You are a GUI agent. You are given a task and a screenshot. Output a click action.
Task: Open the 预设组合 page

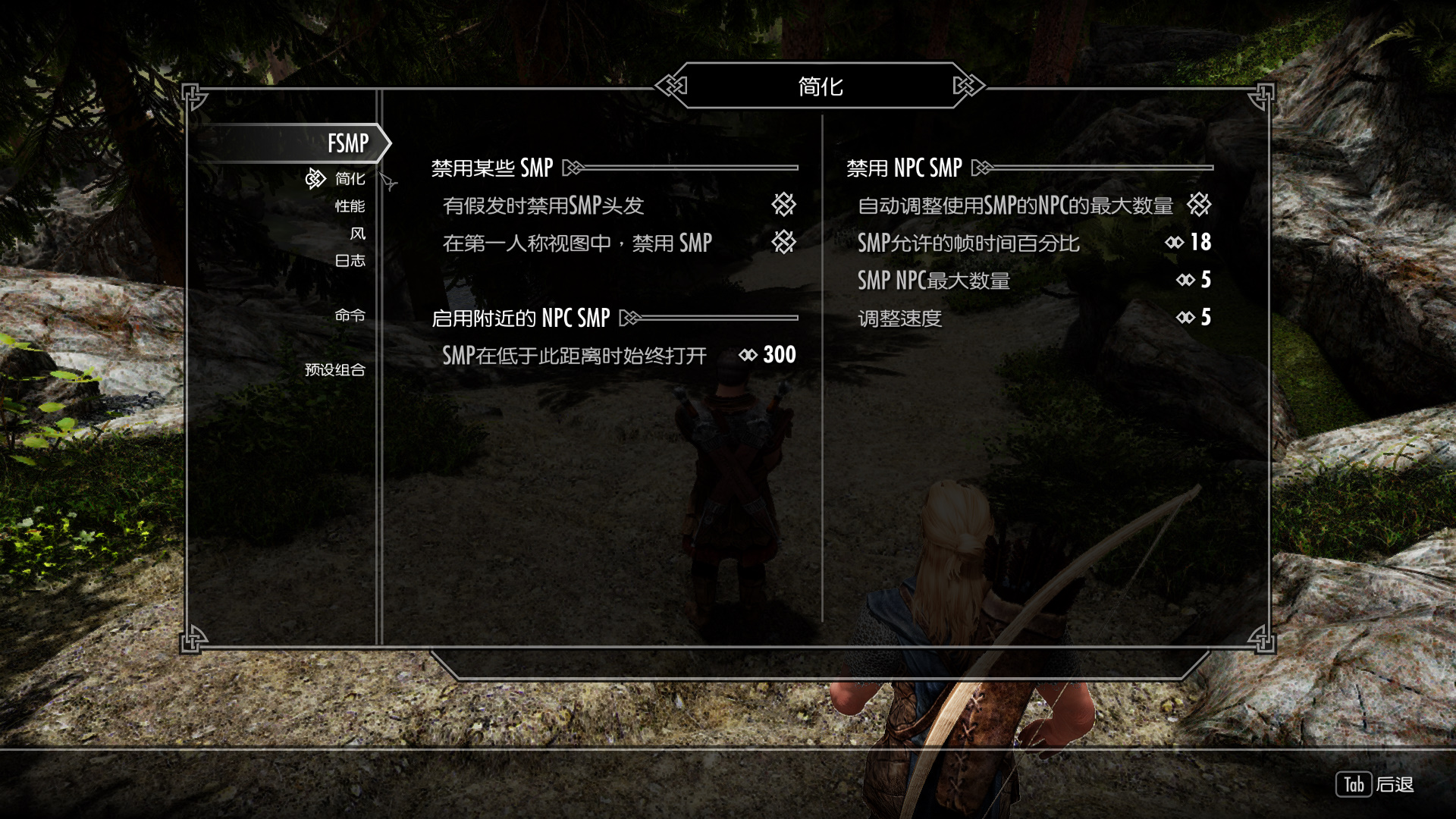(334, 370)
